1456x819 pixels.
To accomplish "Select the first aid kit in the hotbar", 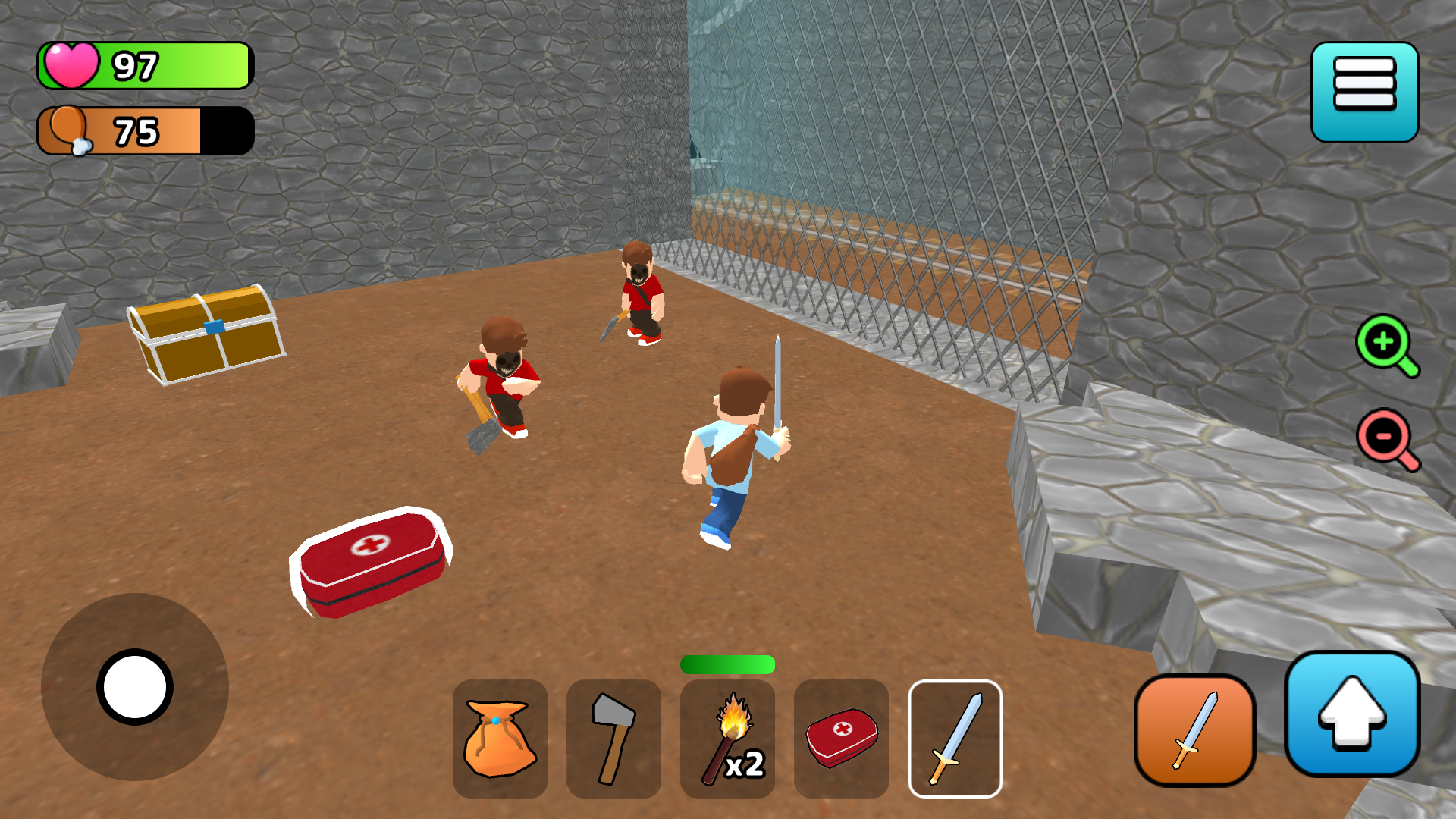I will click(x=841, y=738).
